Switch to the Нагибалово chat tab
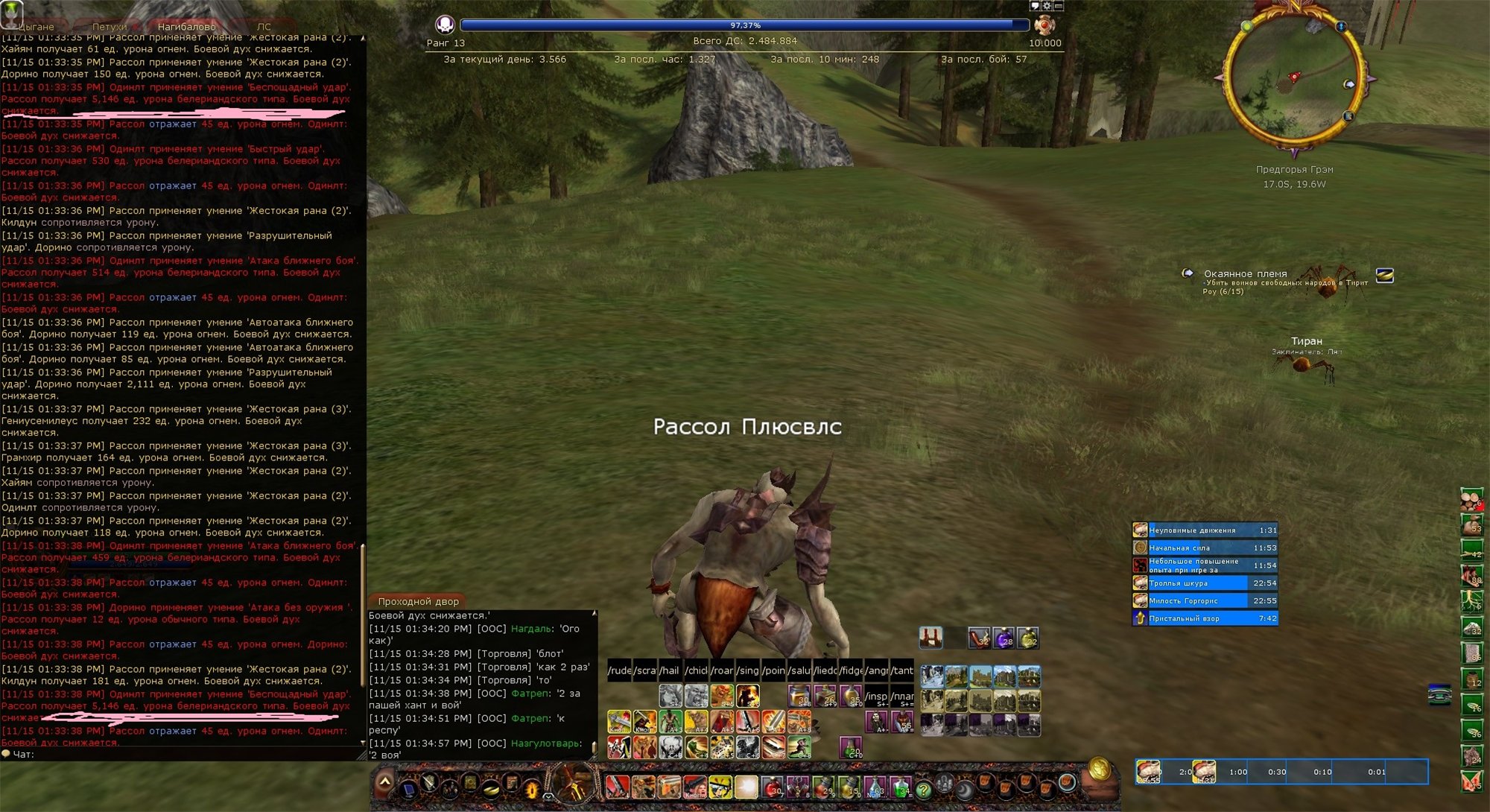The width and height of the screenshot is (1490, 812). click(186, 27)
